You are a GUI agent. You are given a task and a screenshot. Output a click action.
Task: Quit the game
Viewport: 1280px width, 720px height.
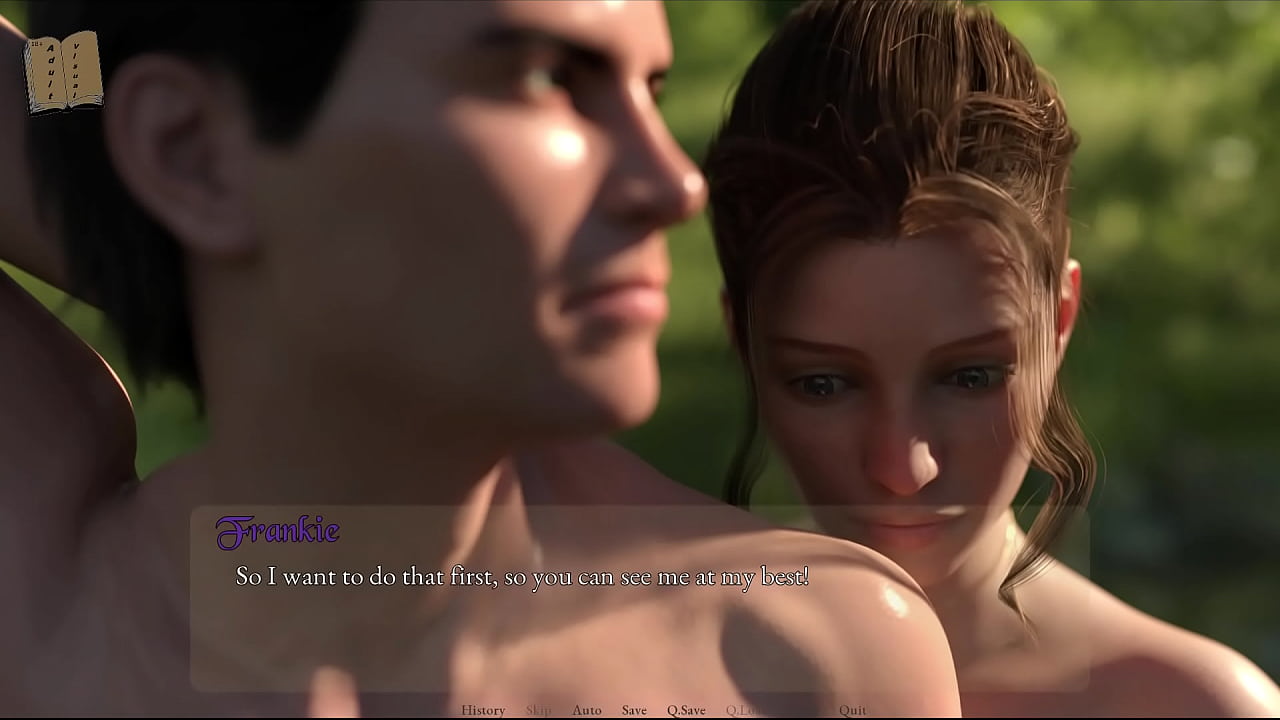[853, 710]
